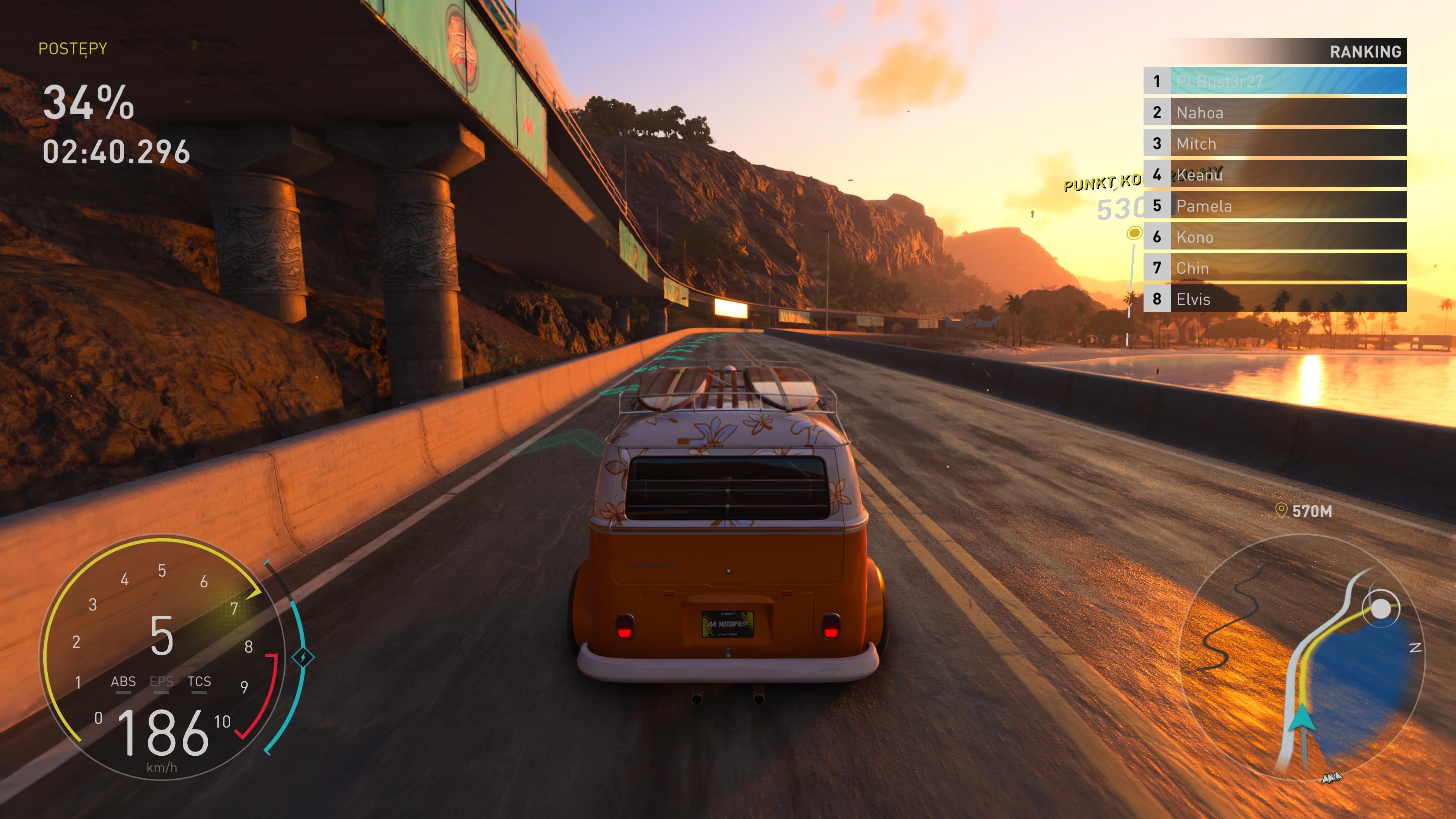The image size is (1456, 819).
Task: Toggle the TCS indicator
Action: point(199,682)
